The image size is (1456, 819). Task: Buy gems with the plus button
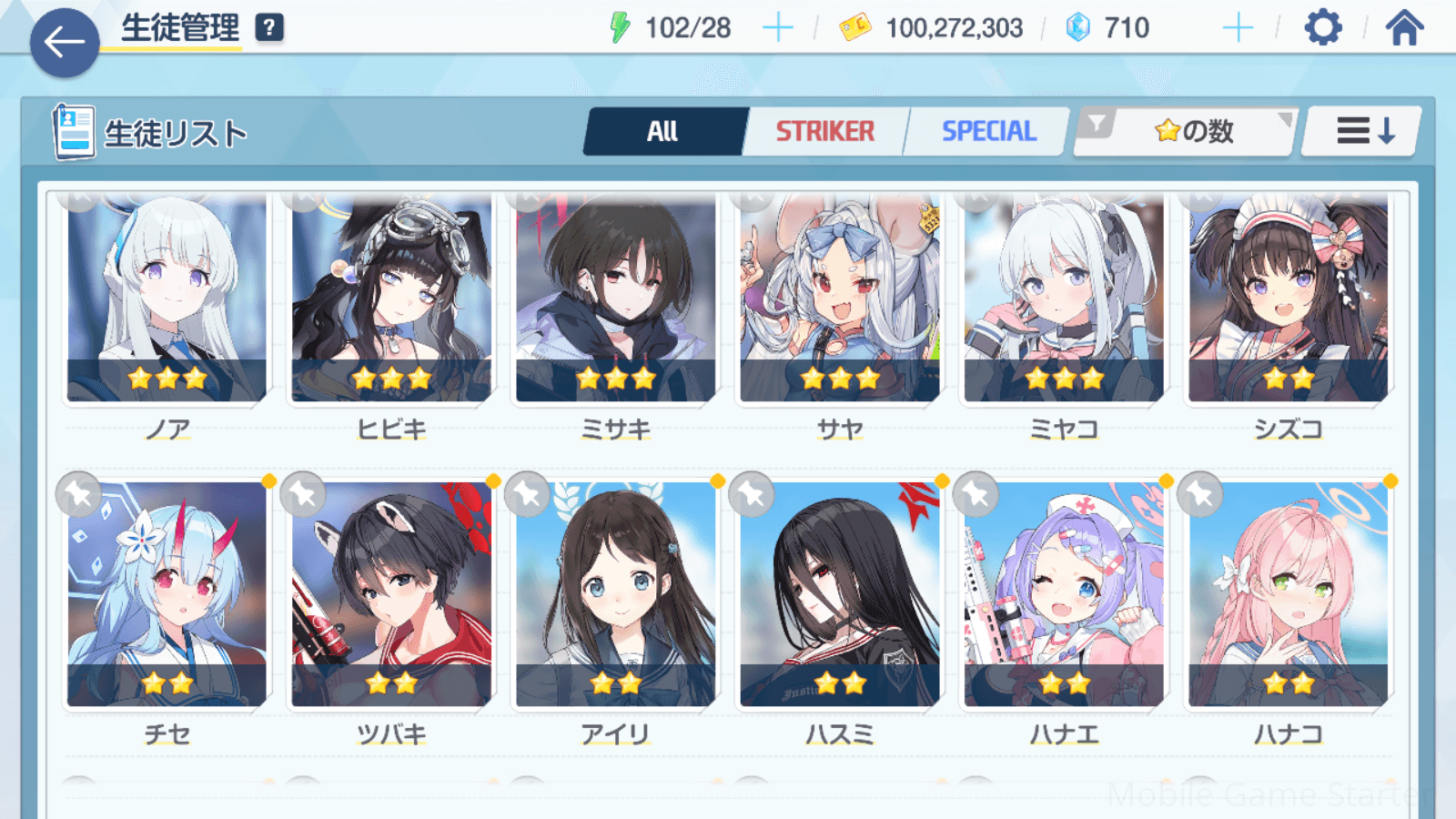(x=1238, y=28)
